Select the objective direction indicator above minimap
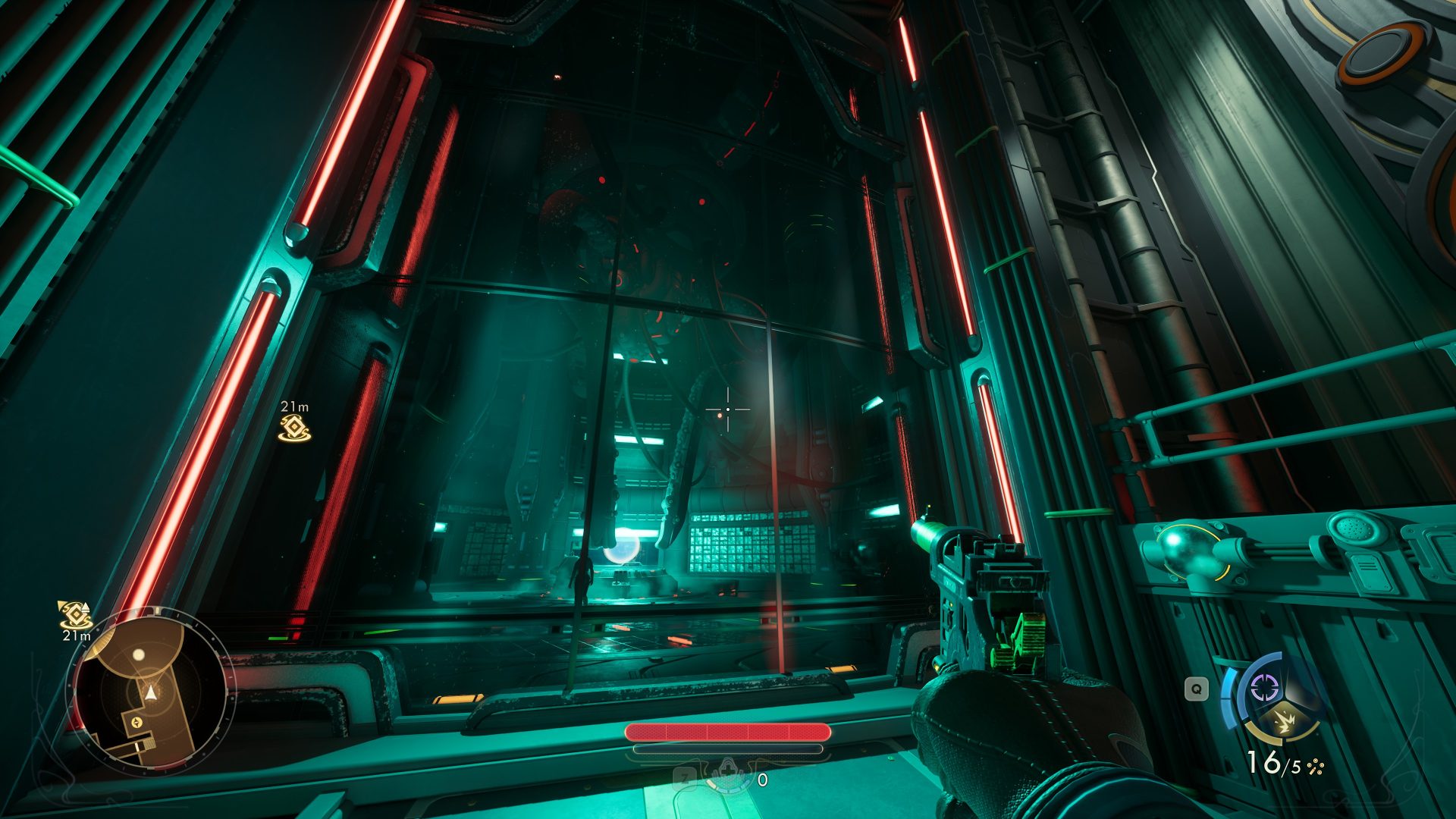The image size is (1456, 819). 74,614
